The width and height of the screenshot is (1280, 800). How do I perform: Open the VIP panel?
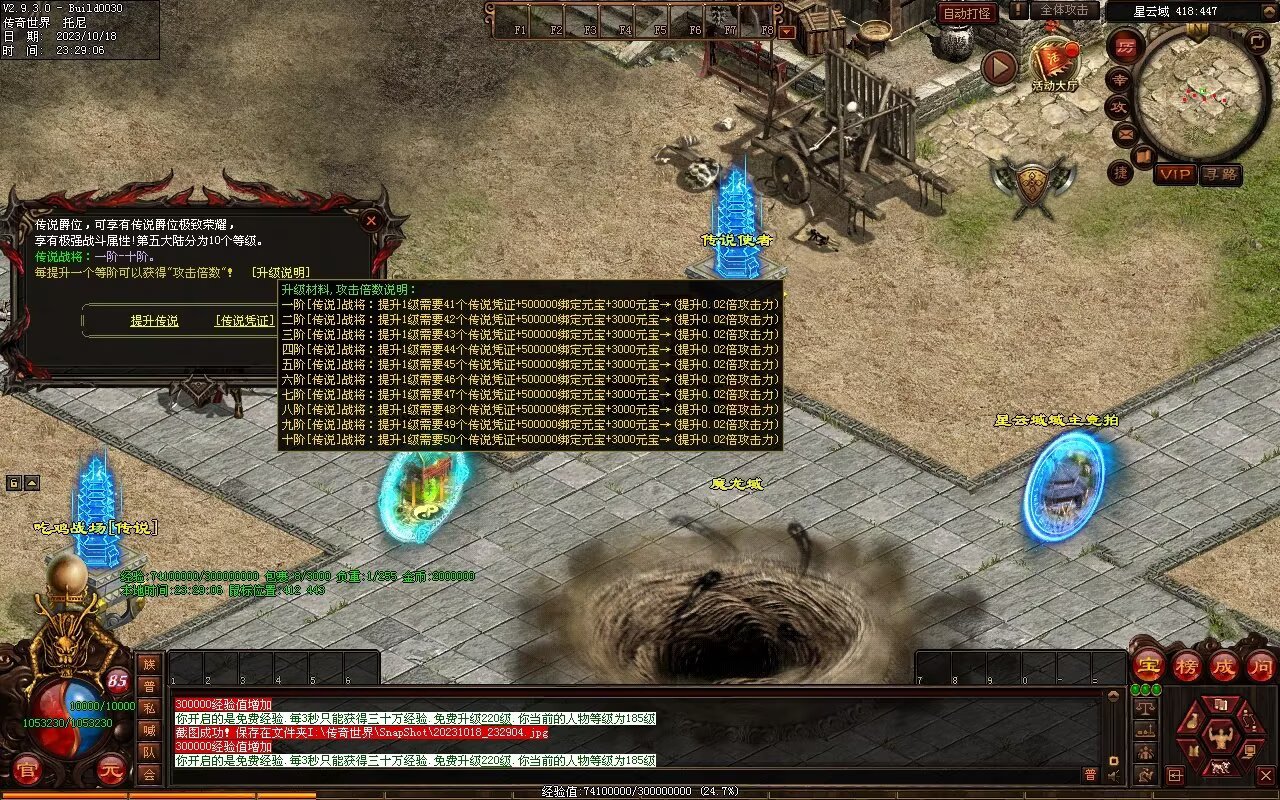(1175, 174)
